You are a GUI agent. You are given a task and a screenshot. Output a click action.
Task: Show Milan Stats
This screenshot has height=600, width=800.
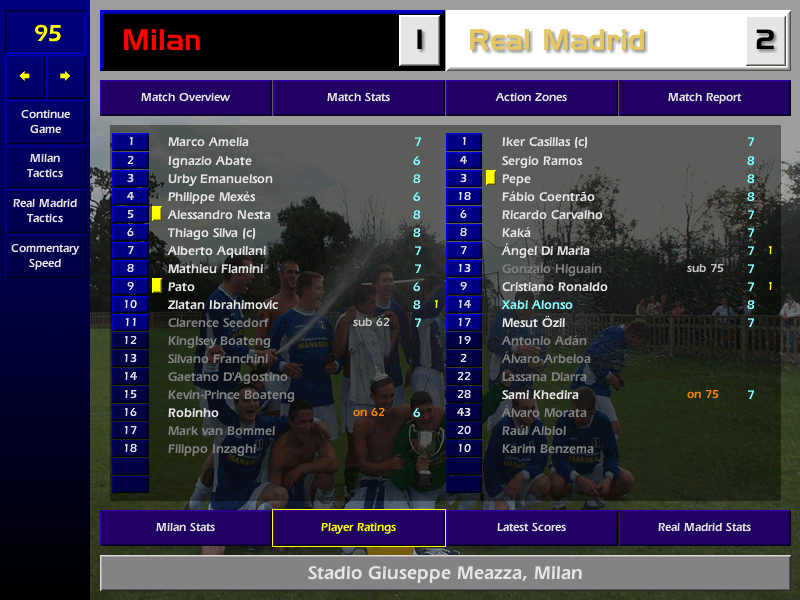click(x=185, y=527)
